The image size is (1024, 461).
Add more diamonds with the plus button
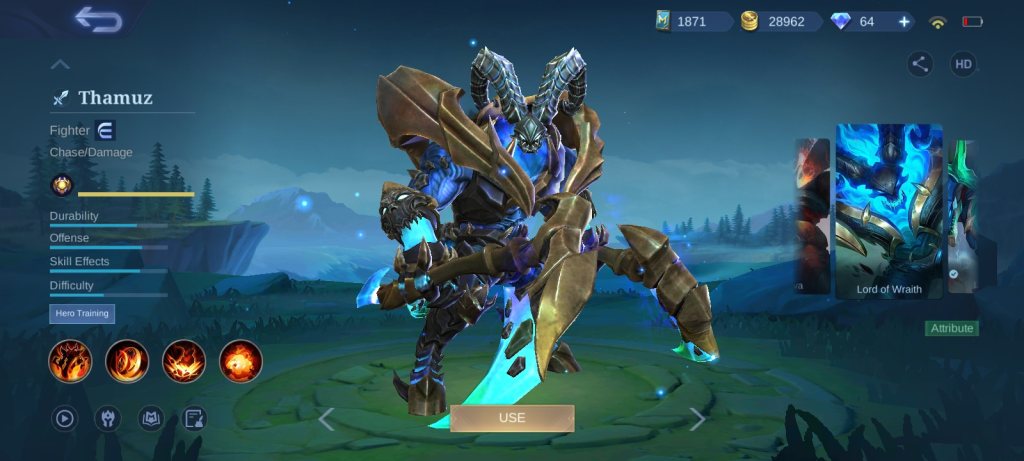[x=904, y=22]
